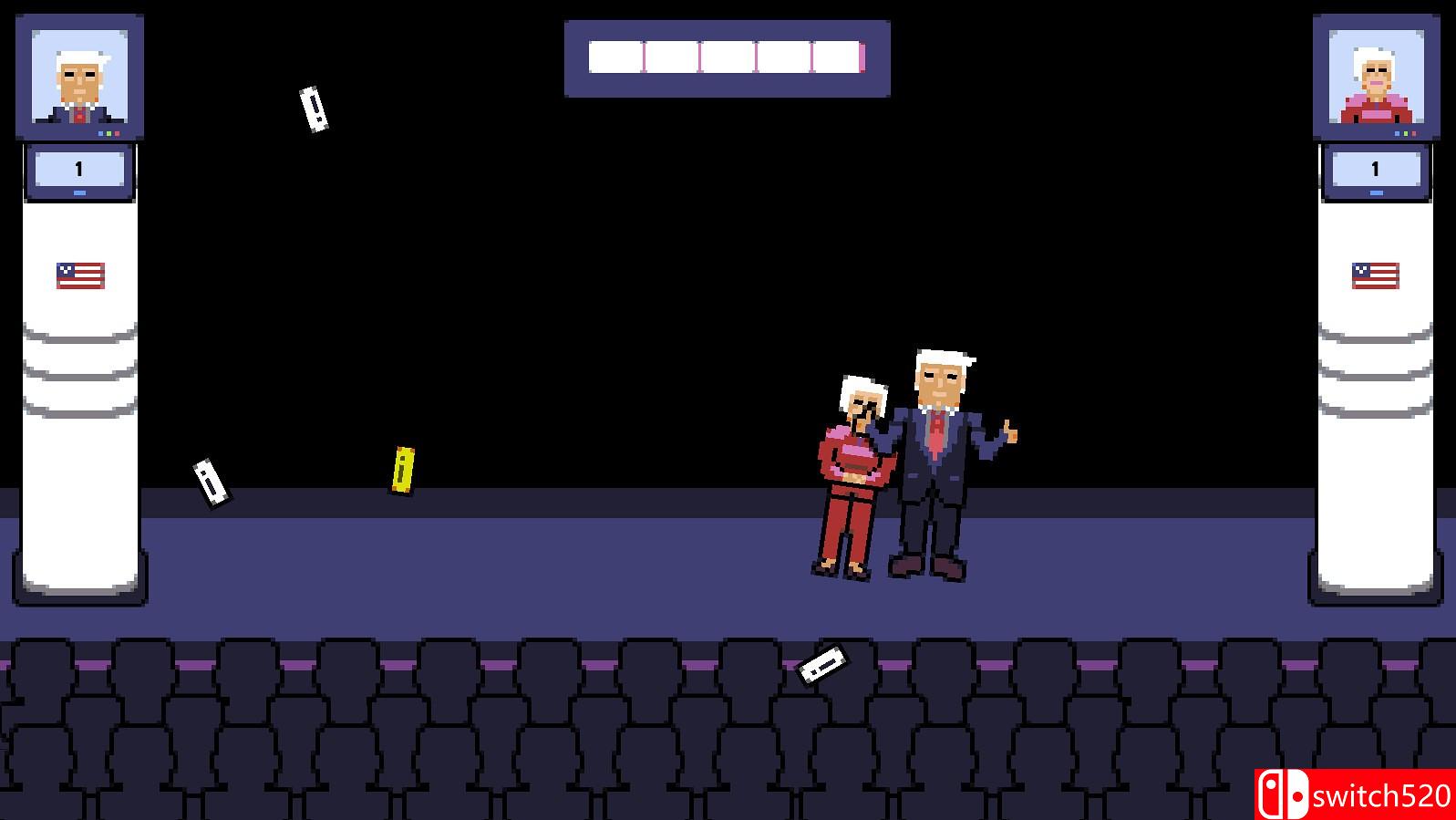Expand the blue bar under the left score display
The height and width of the screenshot is (820, 1456).
click(x=79, y=192)
